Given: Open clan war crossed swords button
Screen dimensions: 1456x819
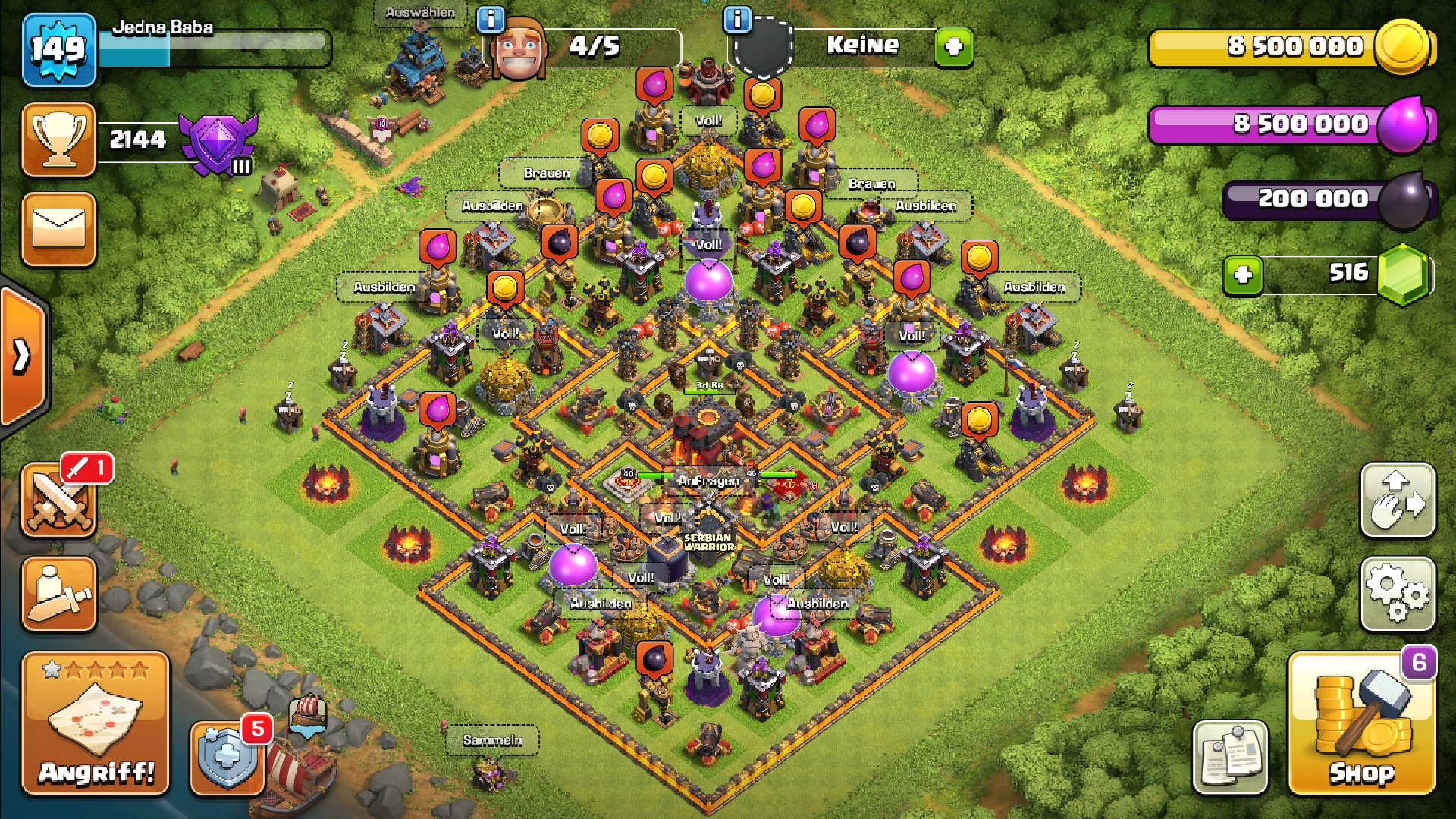Looking at the screenshot, I should tap(59, 502).
